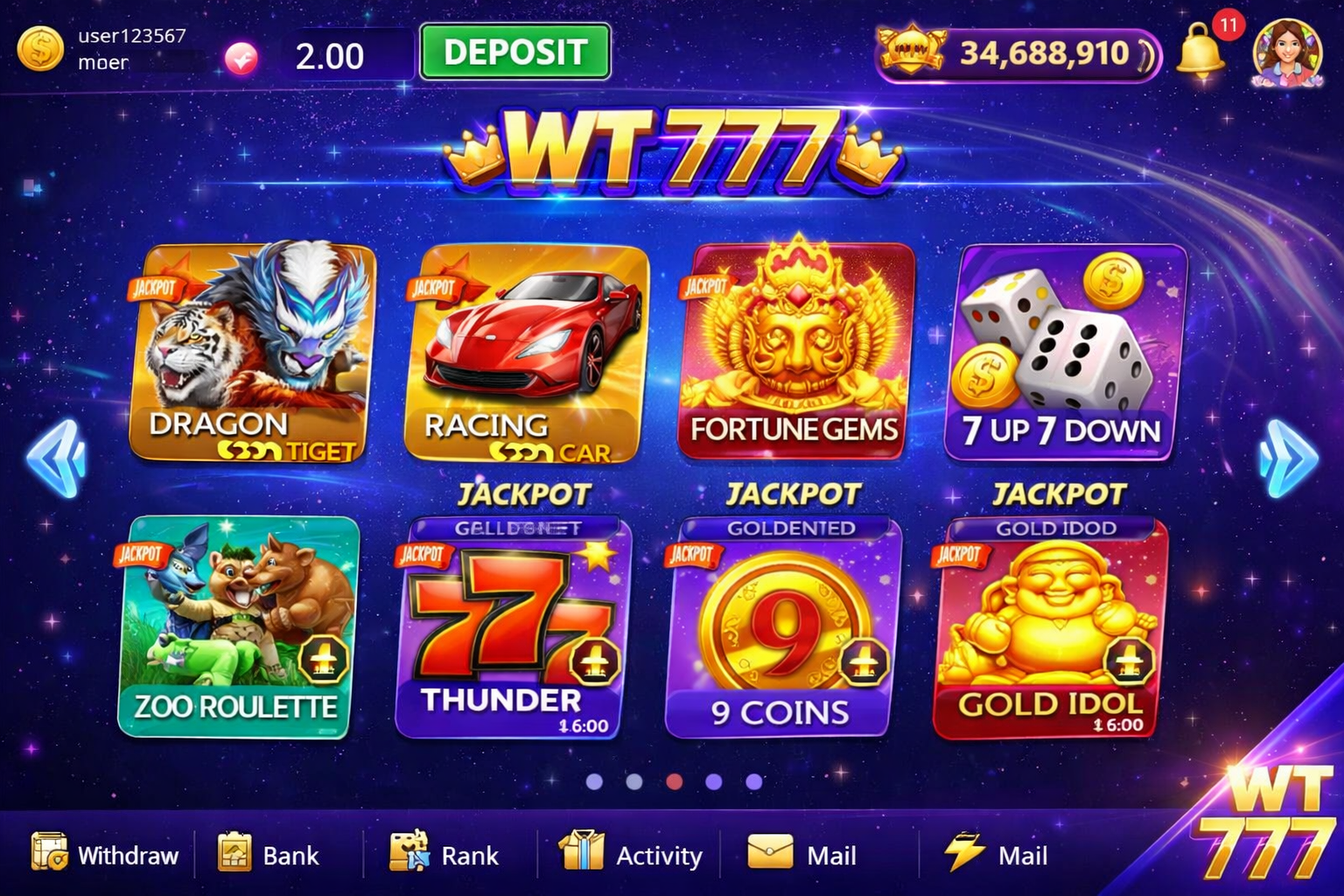This screenshot has width=1344, height=896.
Task: Open the Mail envelope inbox
Action: [x=802, y=856]
